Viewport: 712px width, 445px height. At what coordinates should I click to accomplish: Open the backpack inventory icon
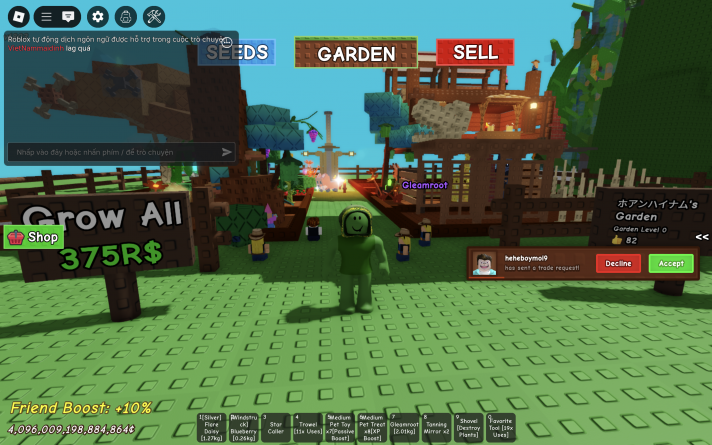pyautogui.click(x=125, y=16)
